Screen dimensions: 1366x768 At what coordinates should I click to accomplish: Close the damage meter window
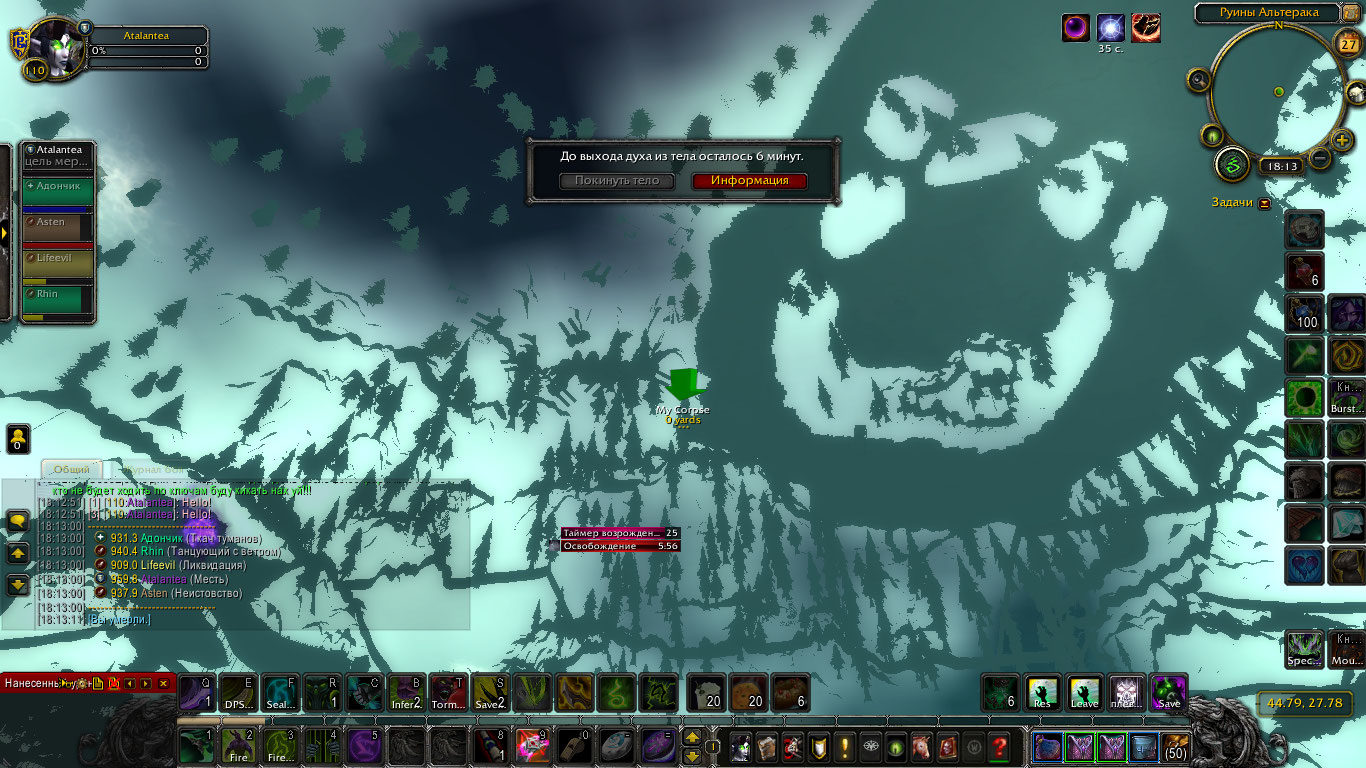tap(163, 684)
